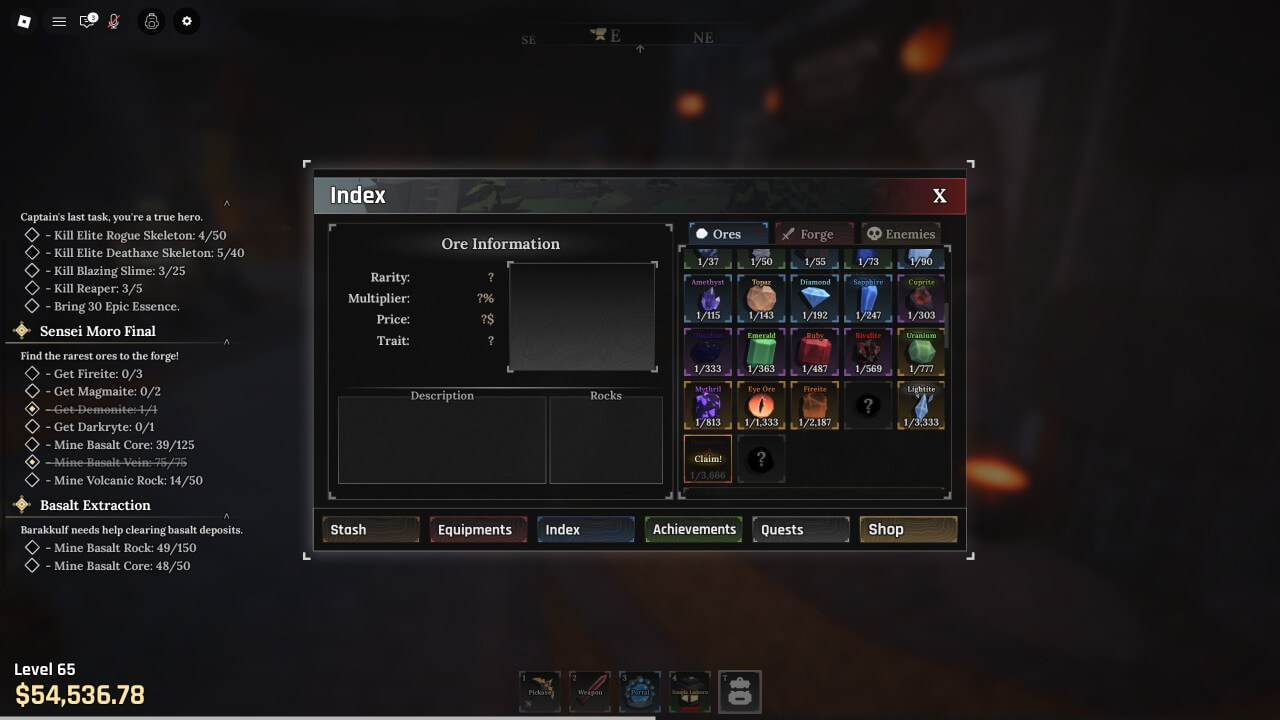
Task: Show Amethyst ore information
Action: click(x=708, y=300)
